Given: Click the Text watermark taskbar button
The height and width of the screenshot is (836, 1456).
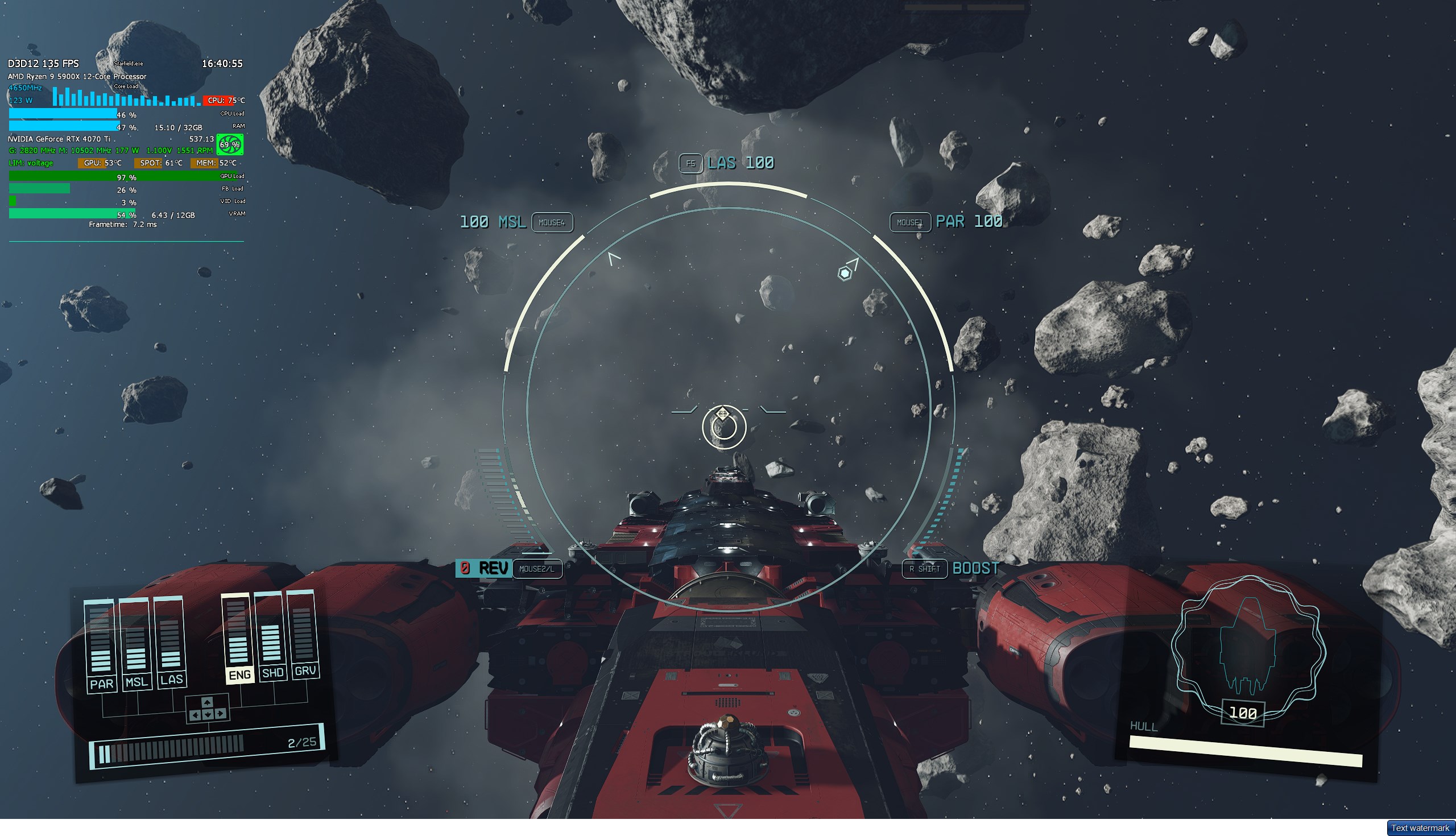Looking at the screenshot, I should 1420,828.
